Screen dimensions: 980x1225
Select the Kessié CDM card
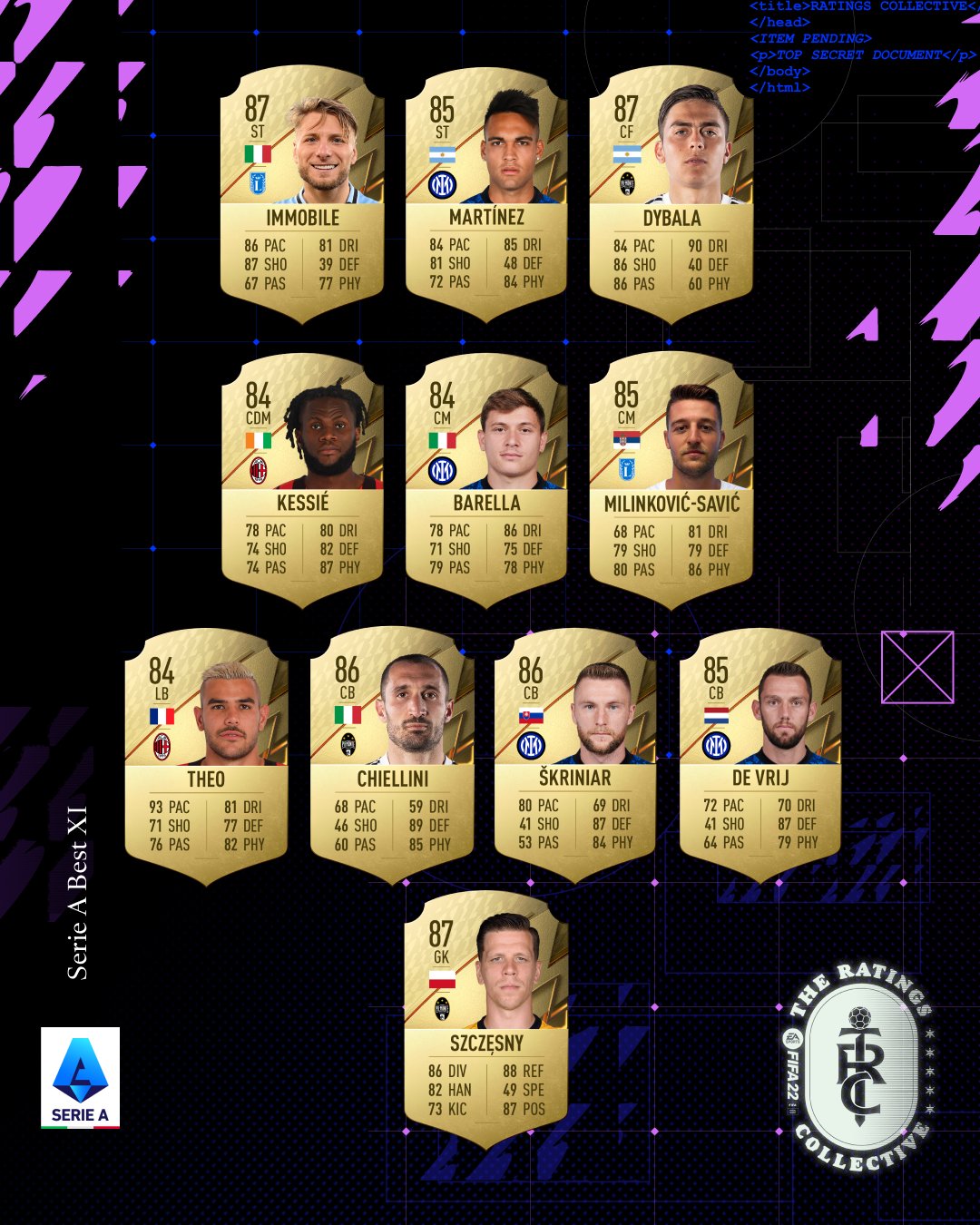[x=302, y=481]
